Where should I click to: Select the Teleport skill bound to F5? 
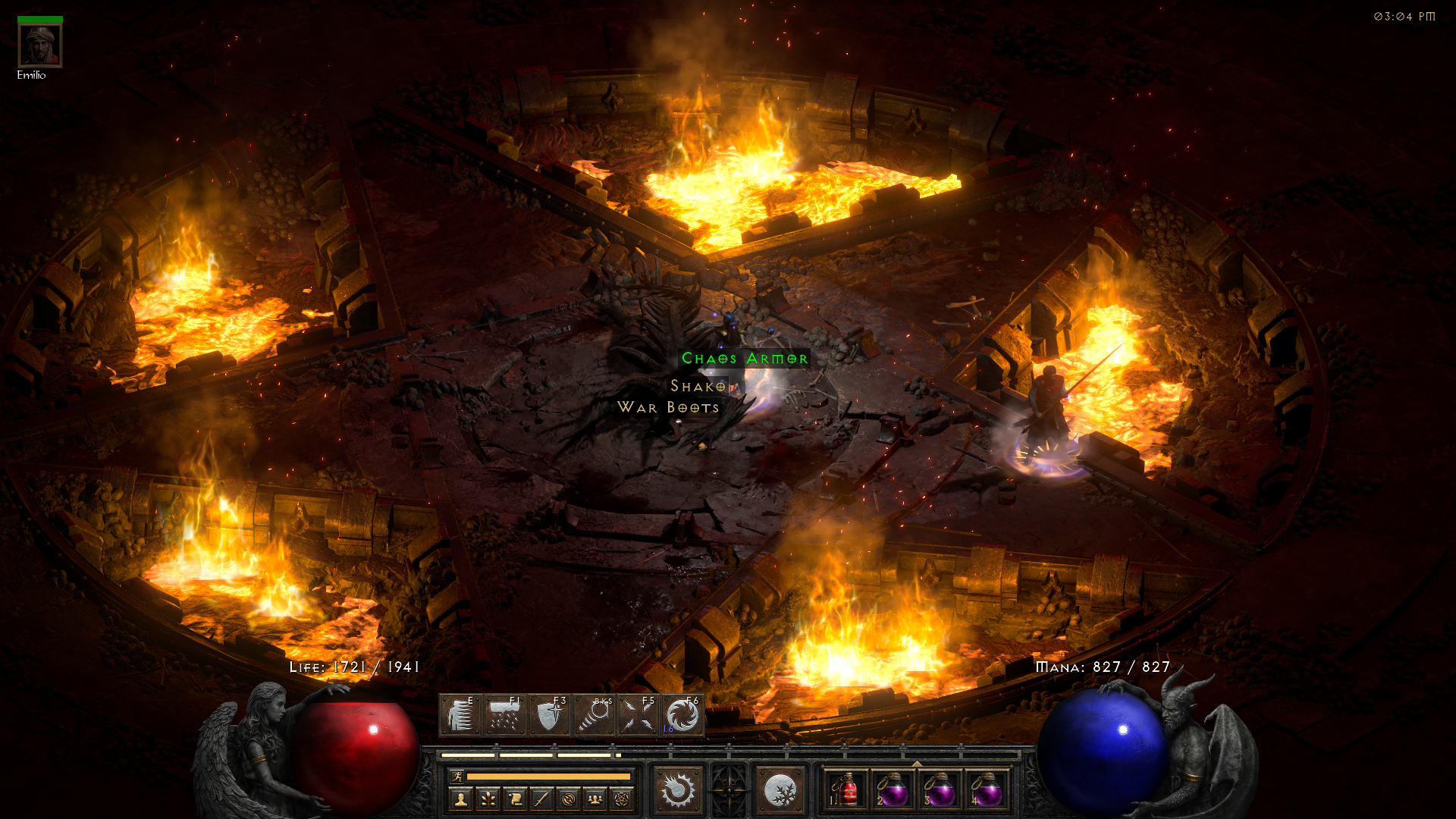(638, 715)
